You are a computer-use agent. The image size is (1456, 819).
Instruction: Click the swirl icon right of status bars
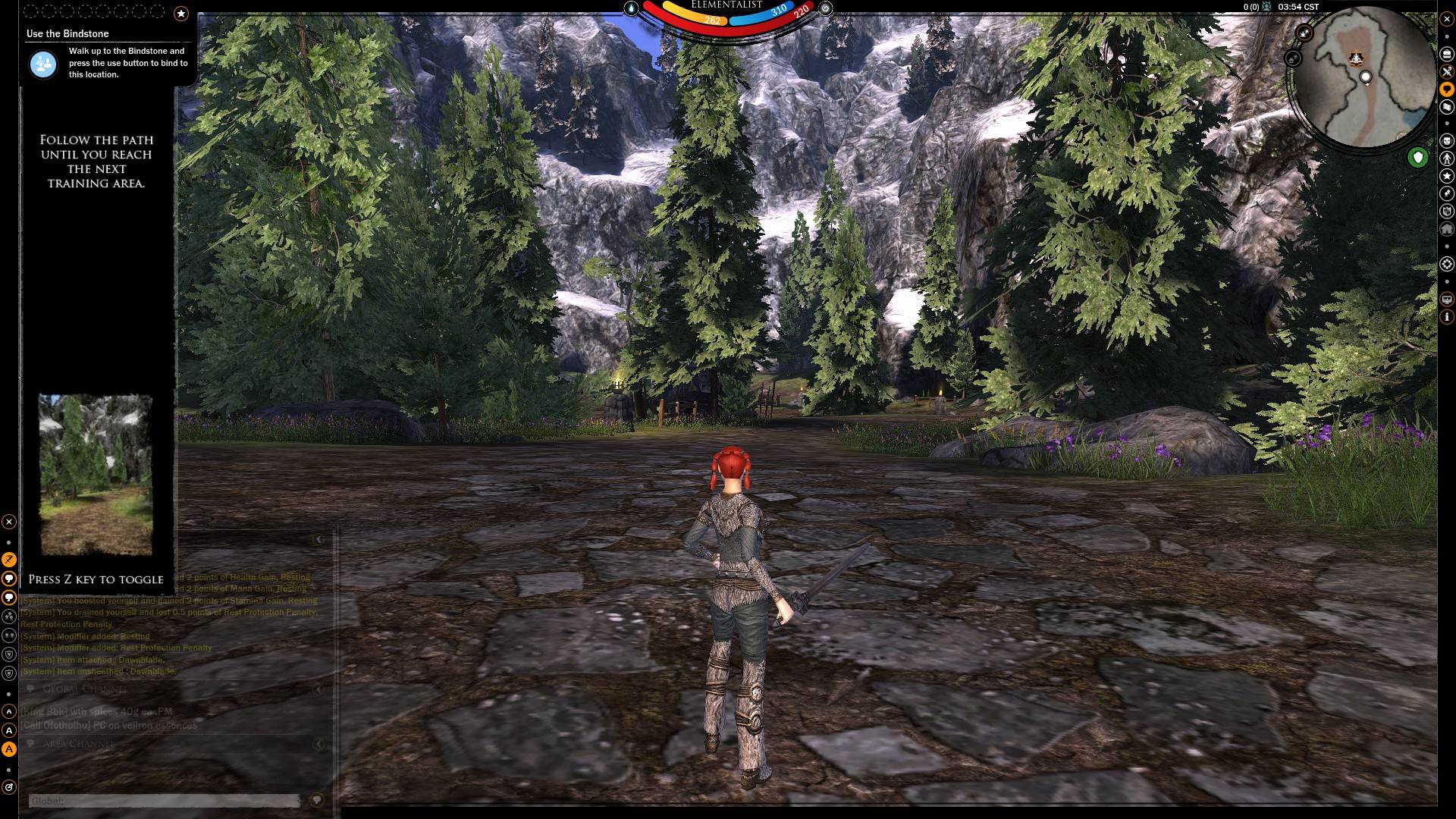[x=826, y=8]
